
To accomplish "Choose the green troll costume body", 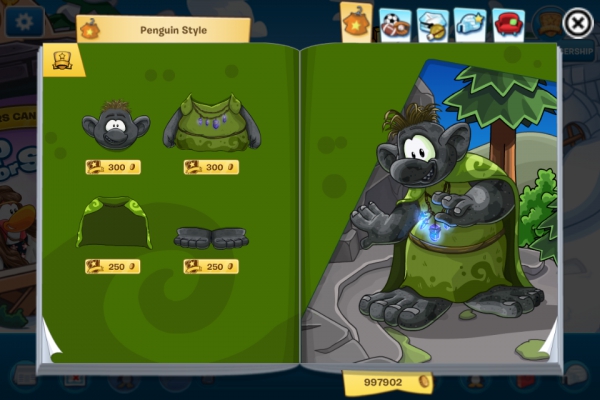I will (x=211, y=124).
